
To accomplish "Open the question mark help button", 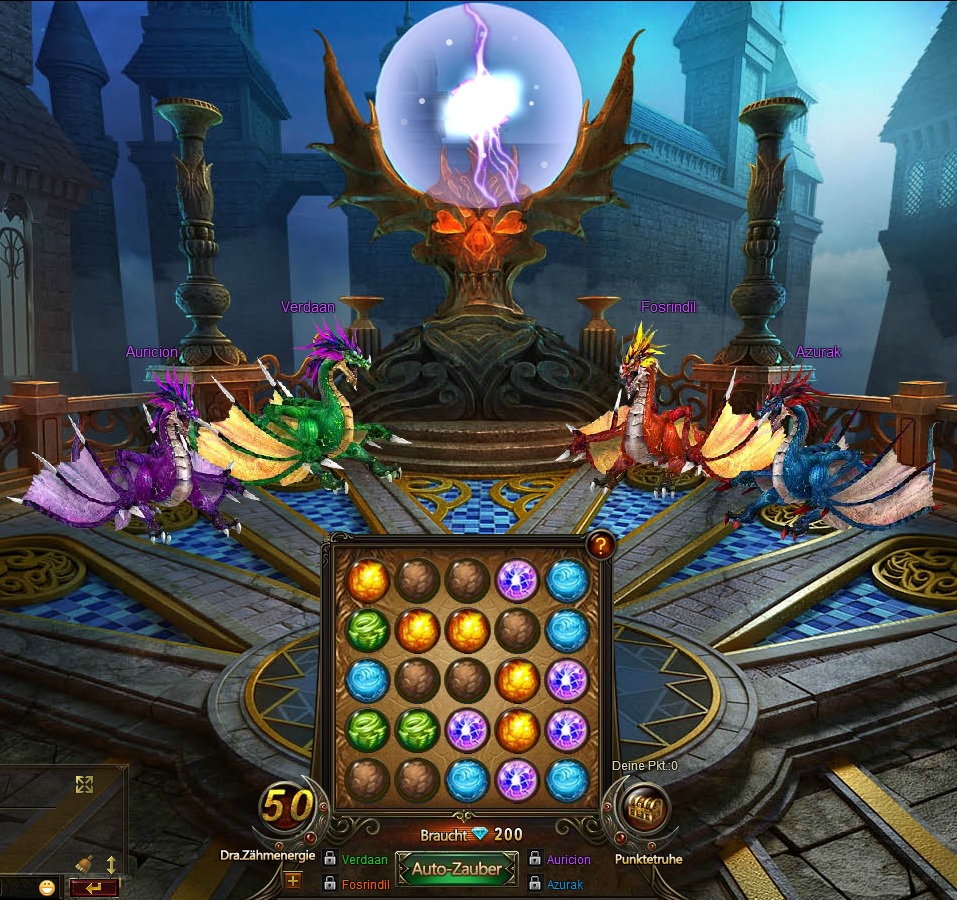I will pos(600,545).
